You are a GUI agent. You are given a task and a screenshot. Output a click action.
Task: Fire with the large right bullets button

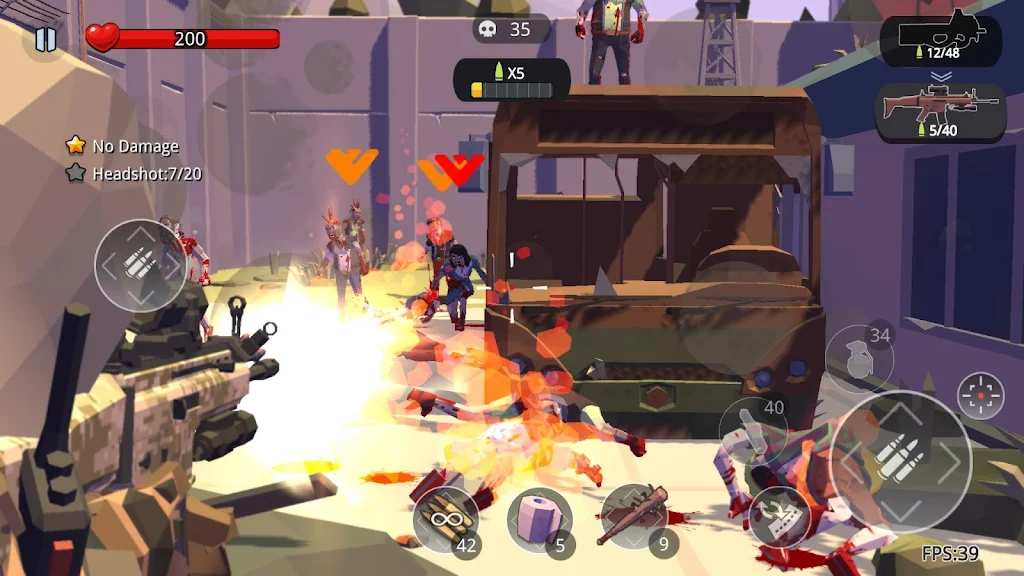[900, 462]
